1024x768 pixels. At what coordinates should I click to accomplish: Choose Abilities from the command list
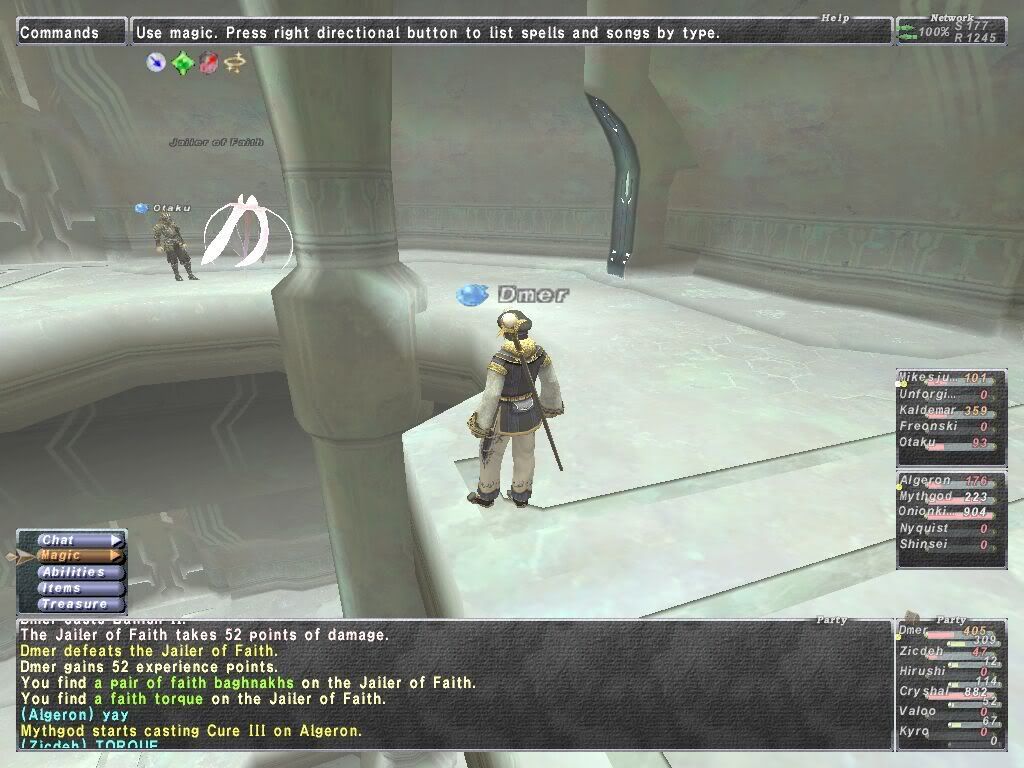[x=72, y=572]
